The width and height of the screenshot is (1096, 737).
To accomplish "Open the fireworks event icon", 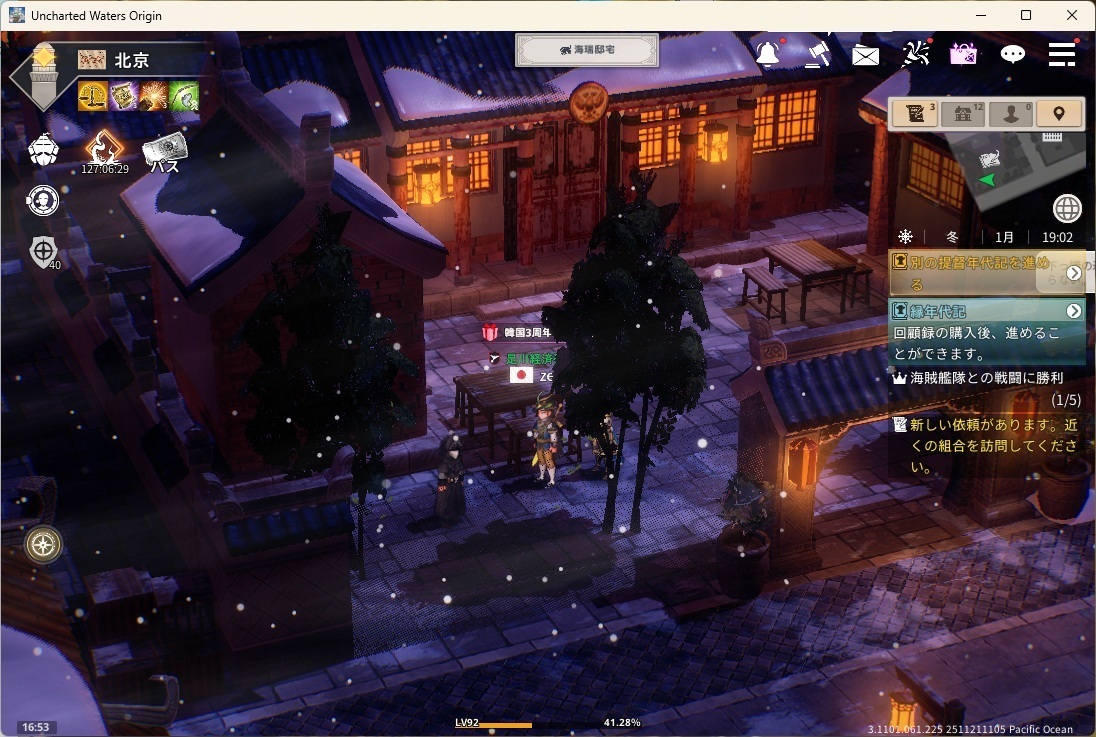I will (x=915, y=54).
